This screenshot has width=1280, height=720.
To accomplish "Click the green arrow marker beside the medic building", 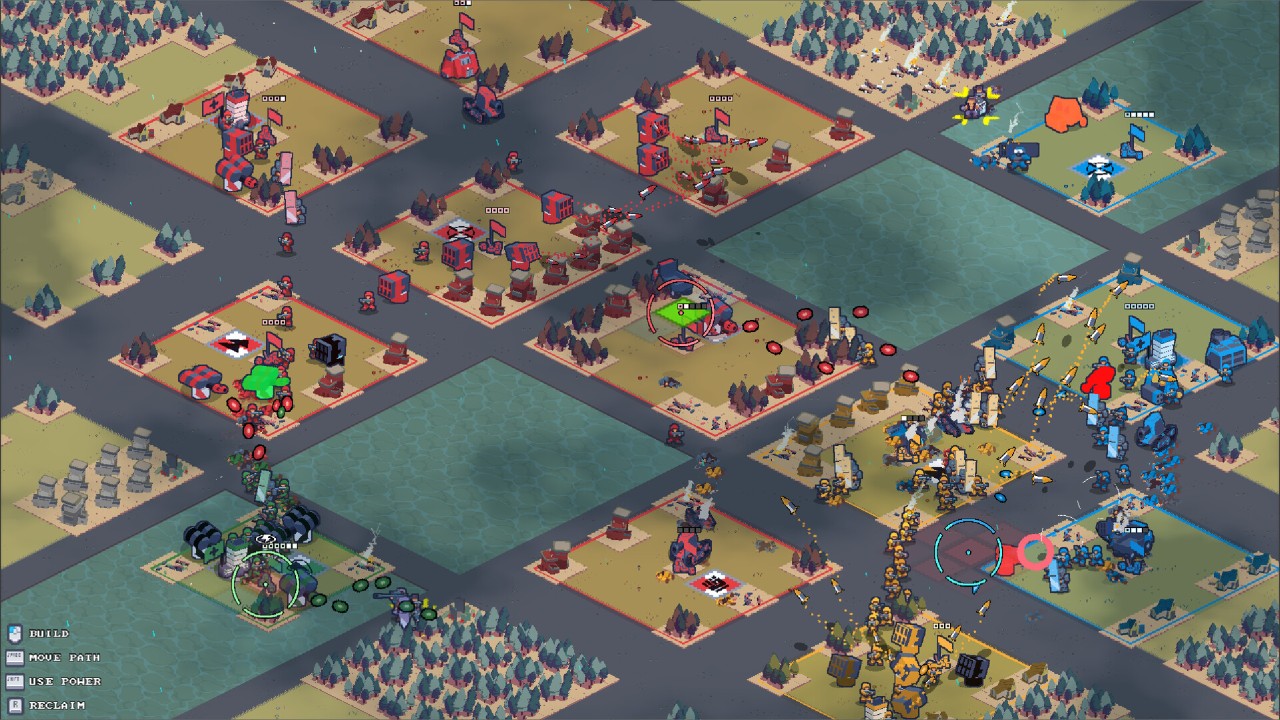I will (x=261, y=382).
